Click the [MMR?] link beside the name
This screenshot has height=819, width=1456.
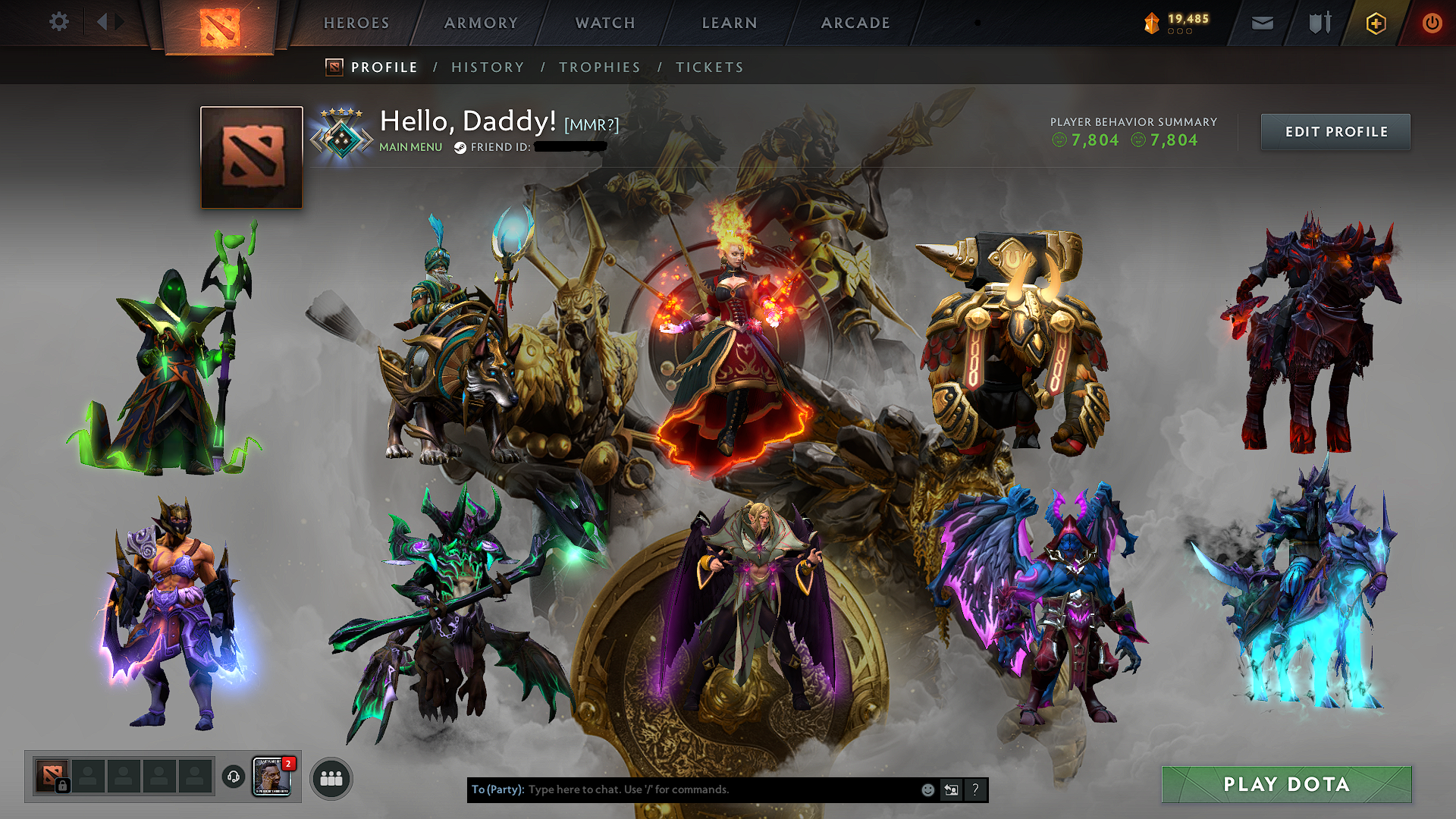coord(591,124)
